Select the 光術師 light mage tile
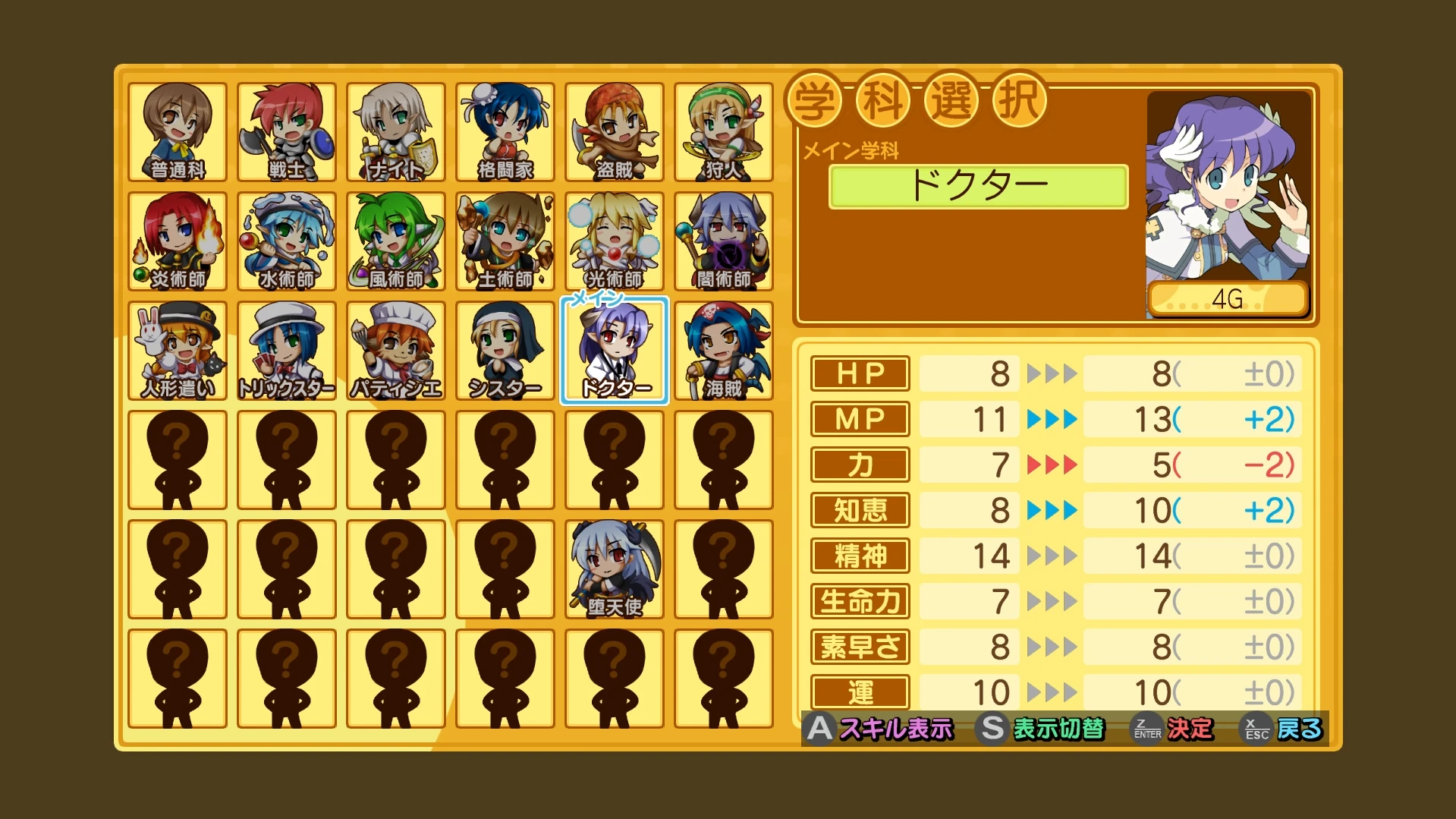This screenshot has width=1456, height=819. click(x=615, y=241)
